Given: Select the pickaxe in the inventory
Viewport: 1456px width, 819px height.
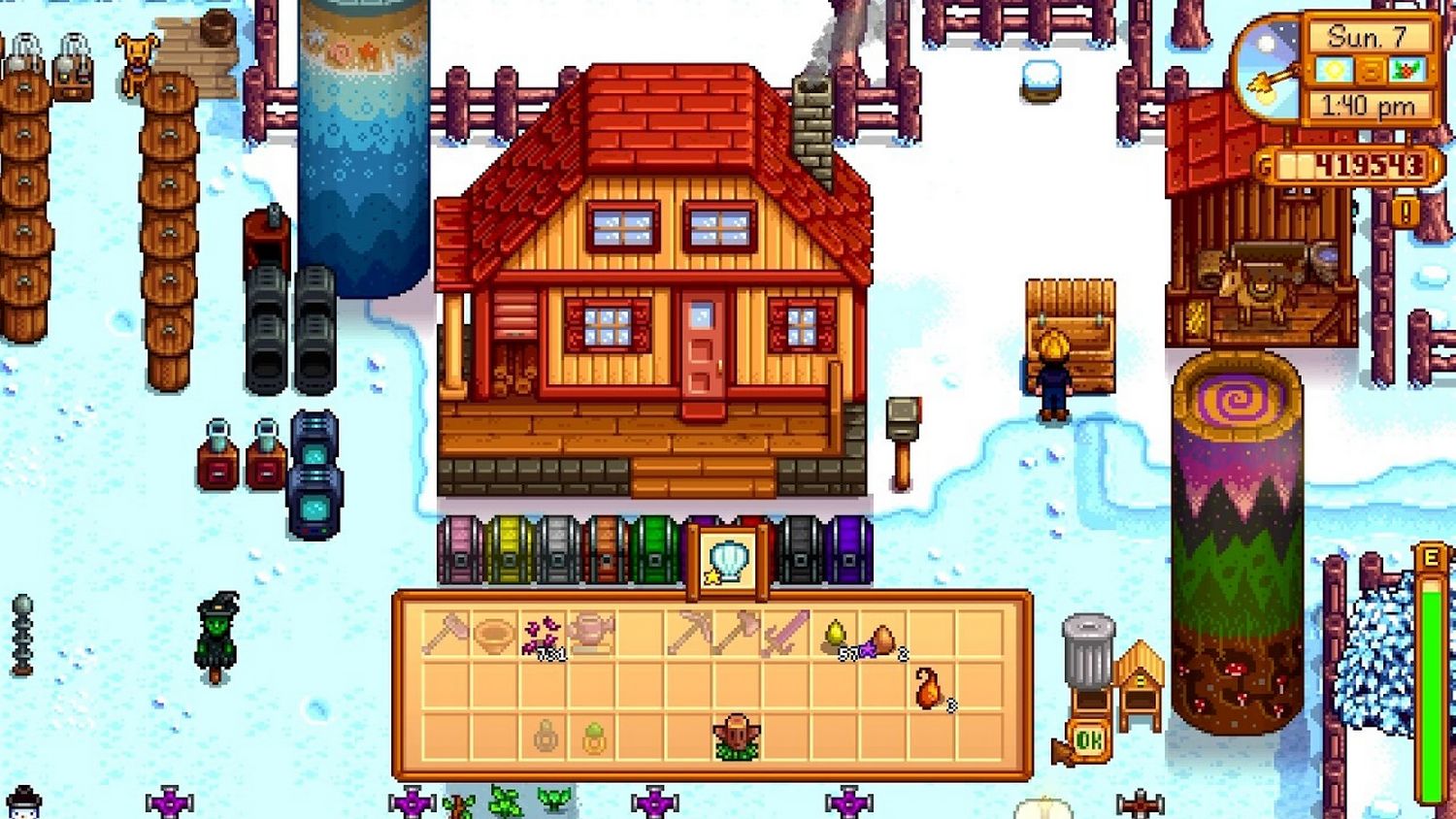Looking at the screenshot, I should (x=688, y=635).
